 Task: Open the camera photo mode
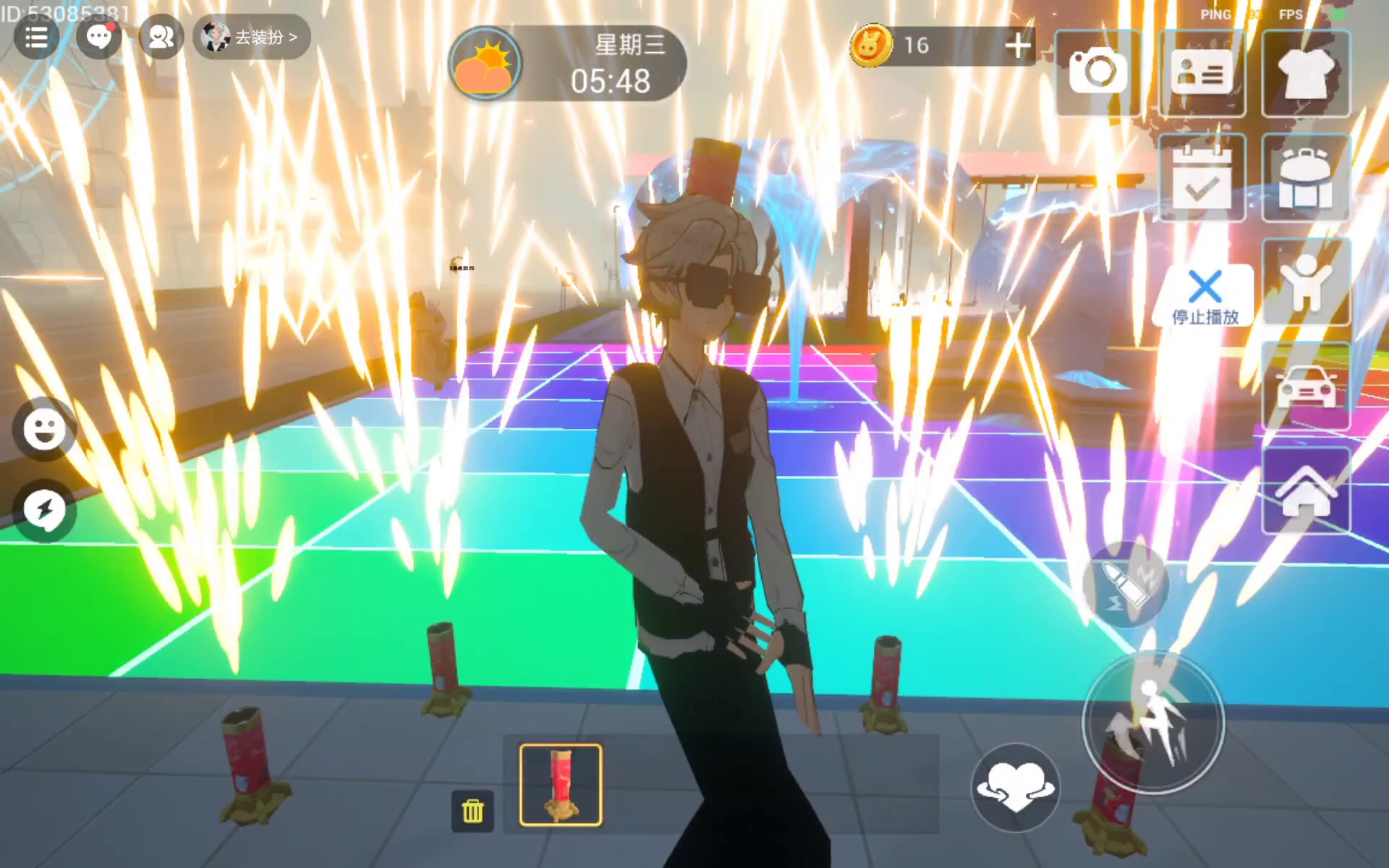pyautogui.click(x=1097, y=72)
